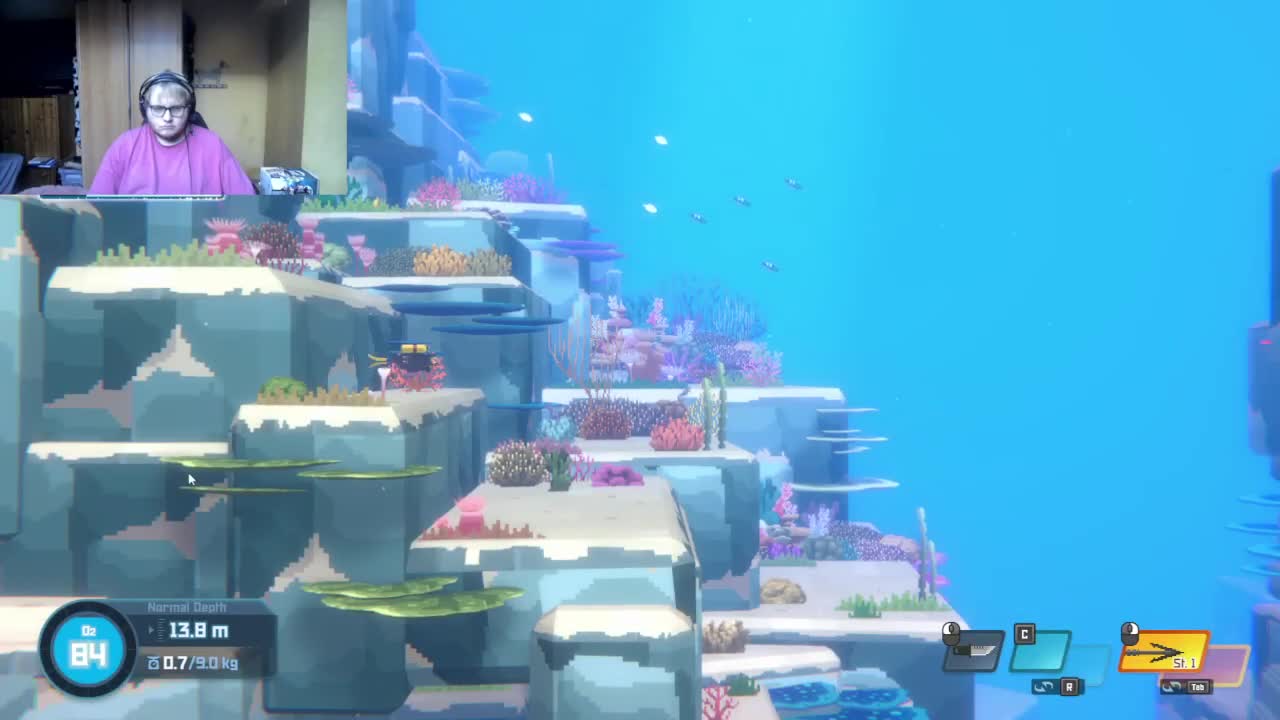1280x720 pixels.
Task: Click the swap arrows icon next to Tab
Action: (x=1173, y=686)
